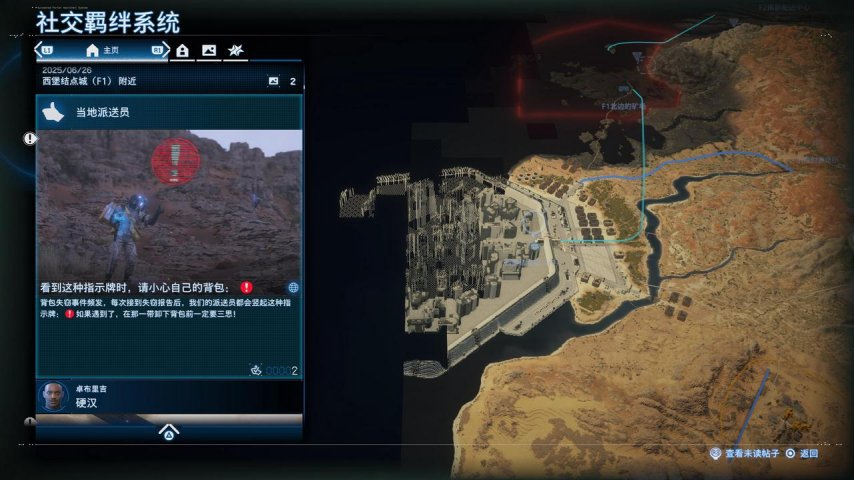The image size is (854, 480).
Task: Expand the feed using the up-arrow
Action: pos(169,432)
